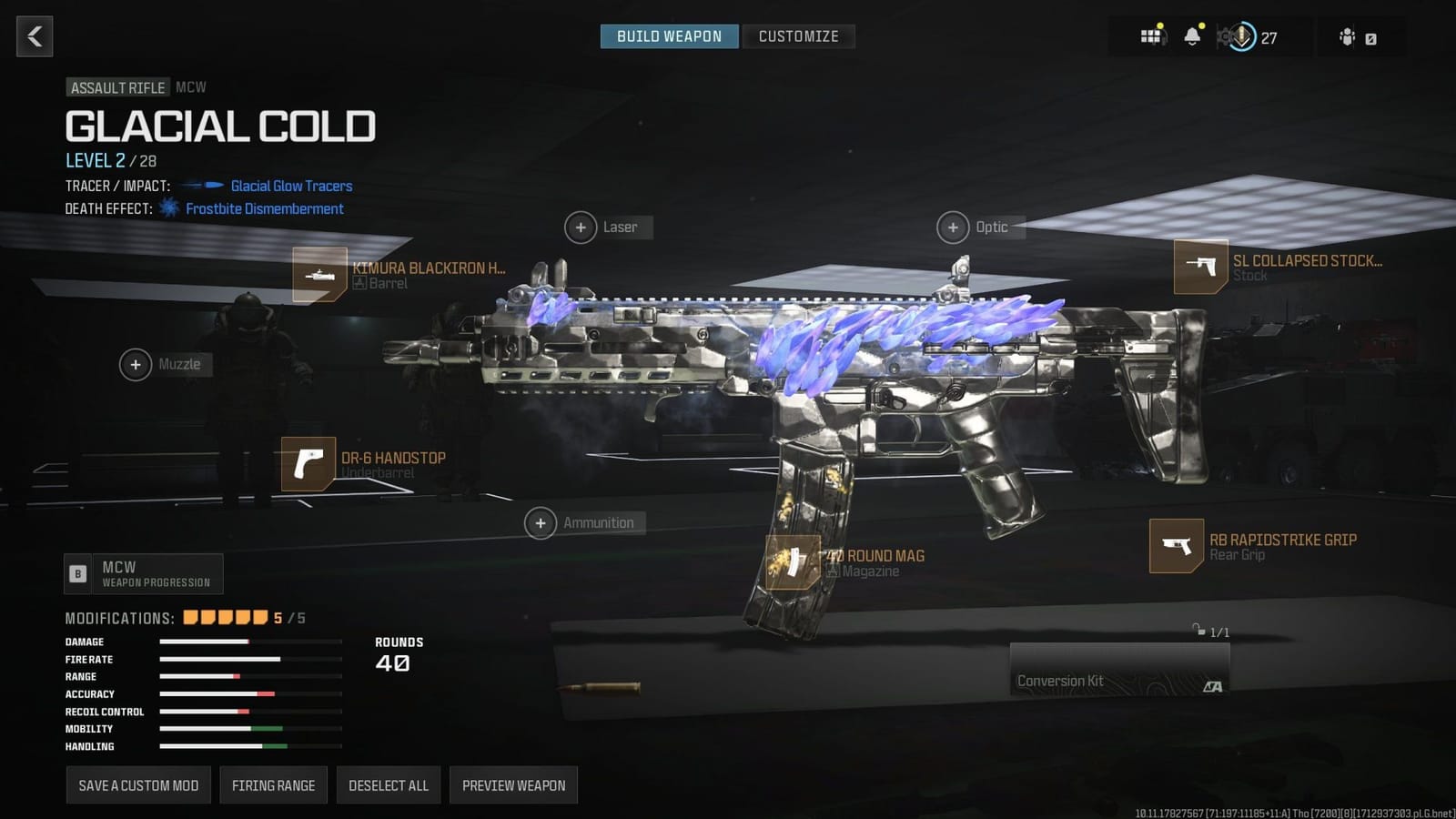Open the Kimura Blackiron barrel attachment icon
Screen dimensions: 1456x819
click(319, 274)
